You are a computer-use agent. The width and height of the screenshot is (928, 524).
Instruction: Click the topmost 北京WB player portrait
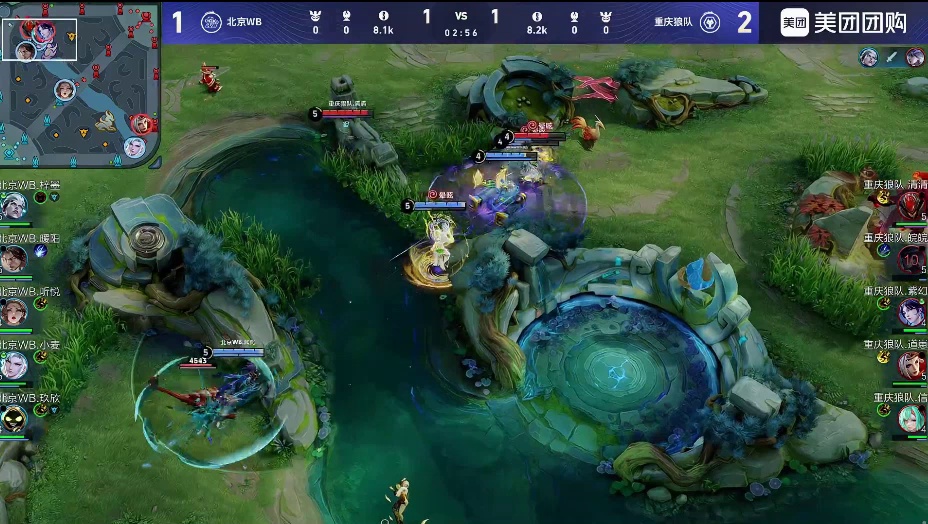coord(13,206)
